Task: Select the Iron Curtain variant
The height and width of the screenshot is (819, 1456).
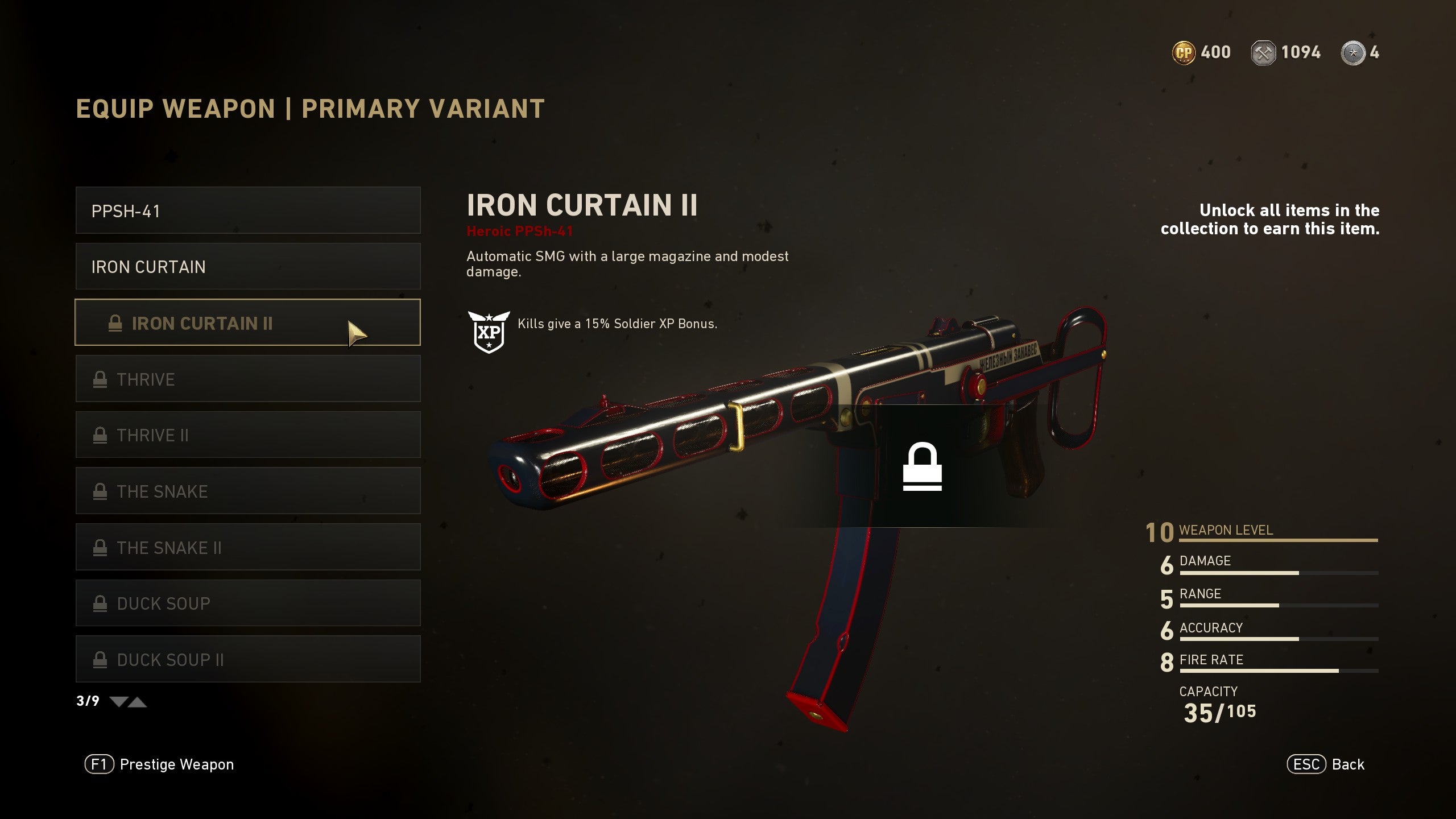Action: 247,267
